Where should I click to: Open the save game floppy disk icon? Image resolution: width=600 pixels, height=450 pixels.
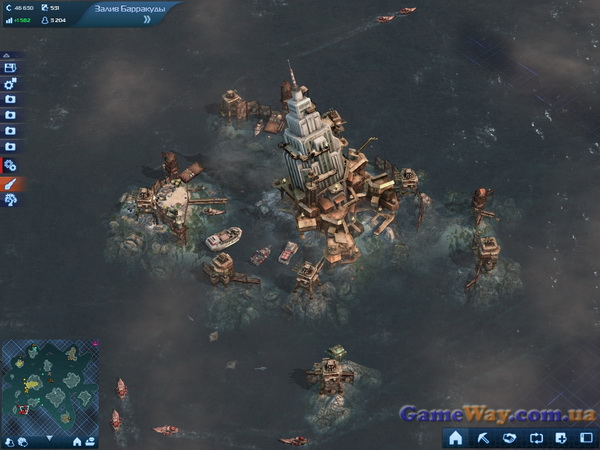10,68
